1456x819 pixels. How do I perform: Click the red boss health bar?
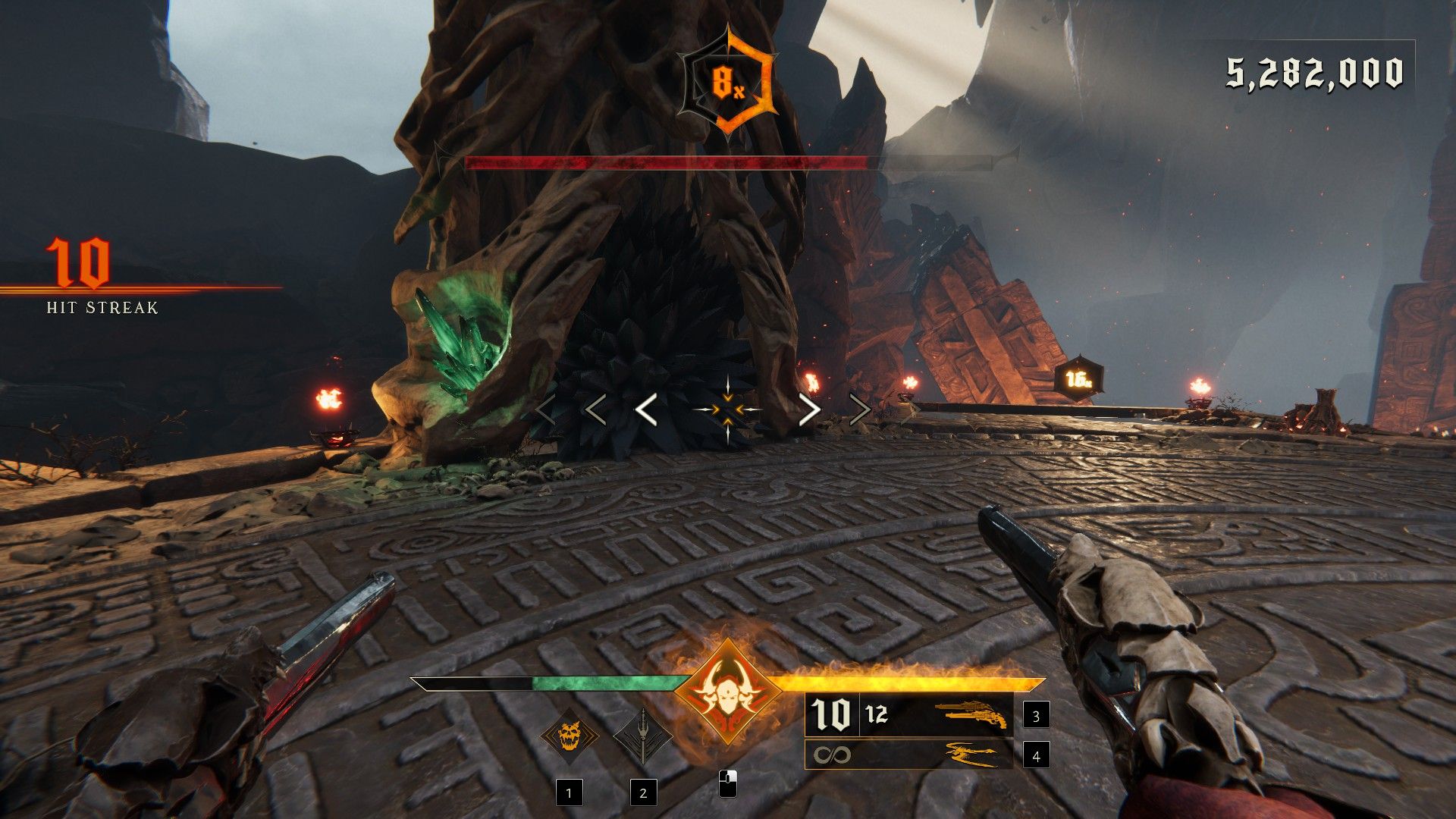667,162
